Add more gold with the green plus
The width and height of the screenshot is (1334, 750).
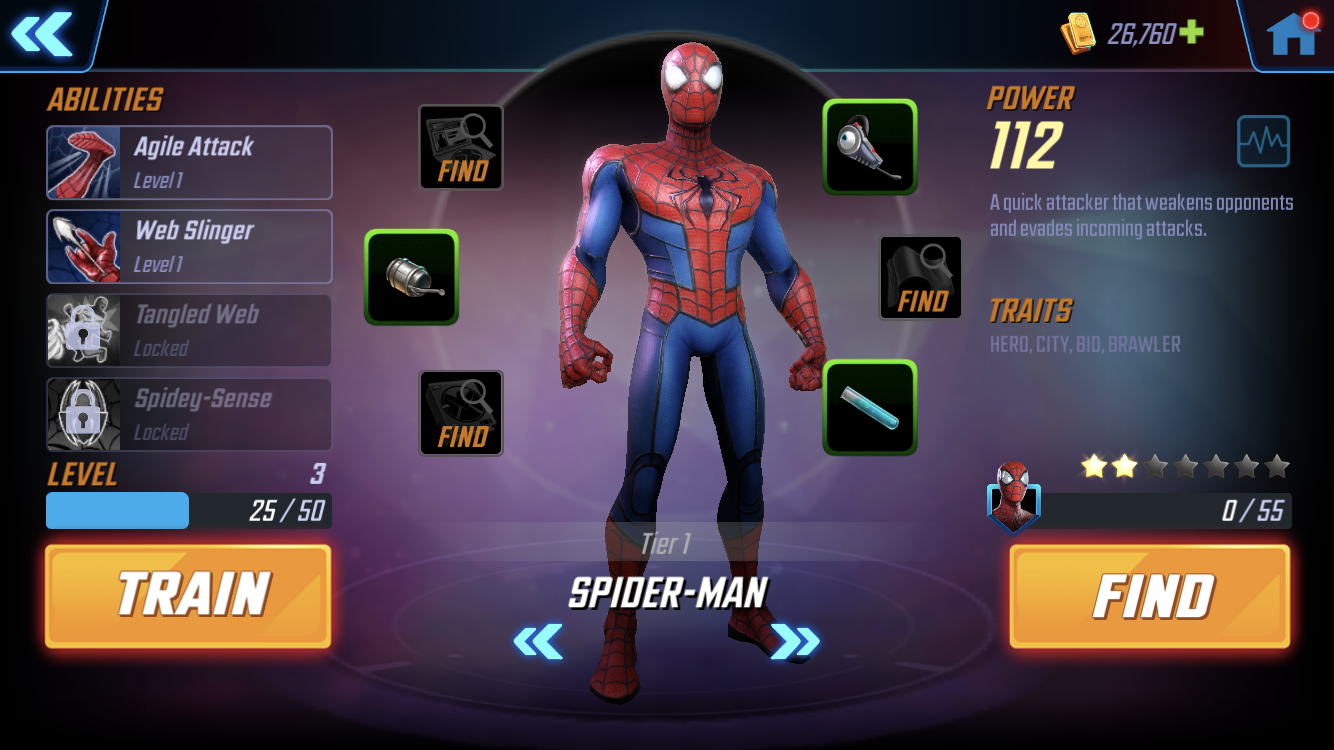(x=1191, y=33)
